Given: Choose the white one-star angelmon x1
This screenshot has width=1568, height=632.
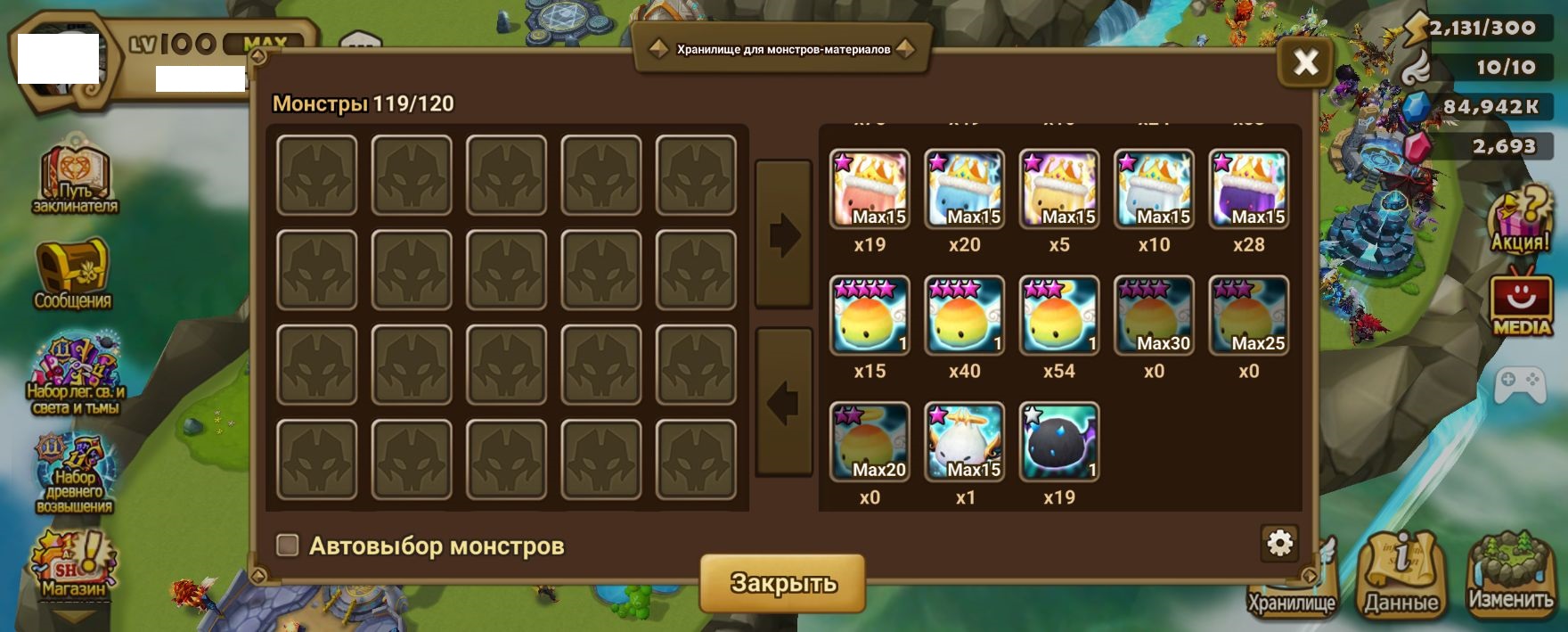Looking at the screenshot, I should [x=964, y=442].
